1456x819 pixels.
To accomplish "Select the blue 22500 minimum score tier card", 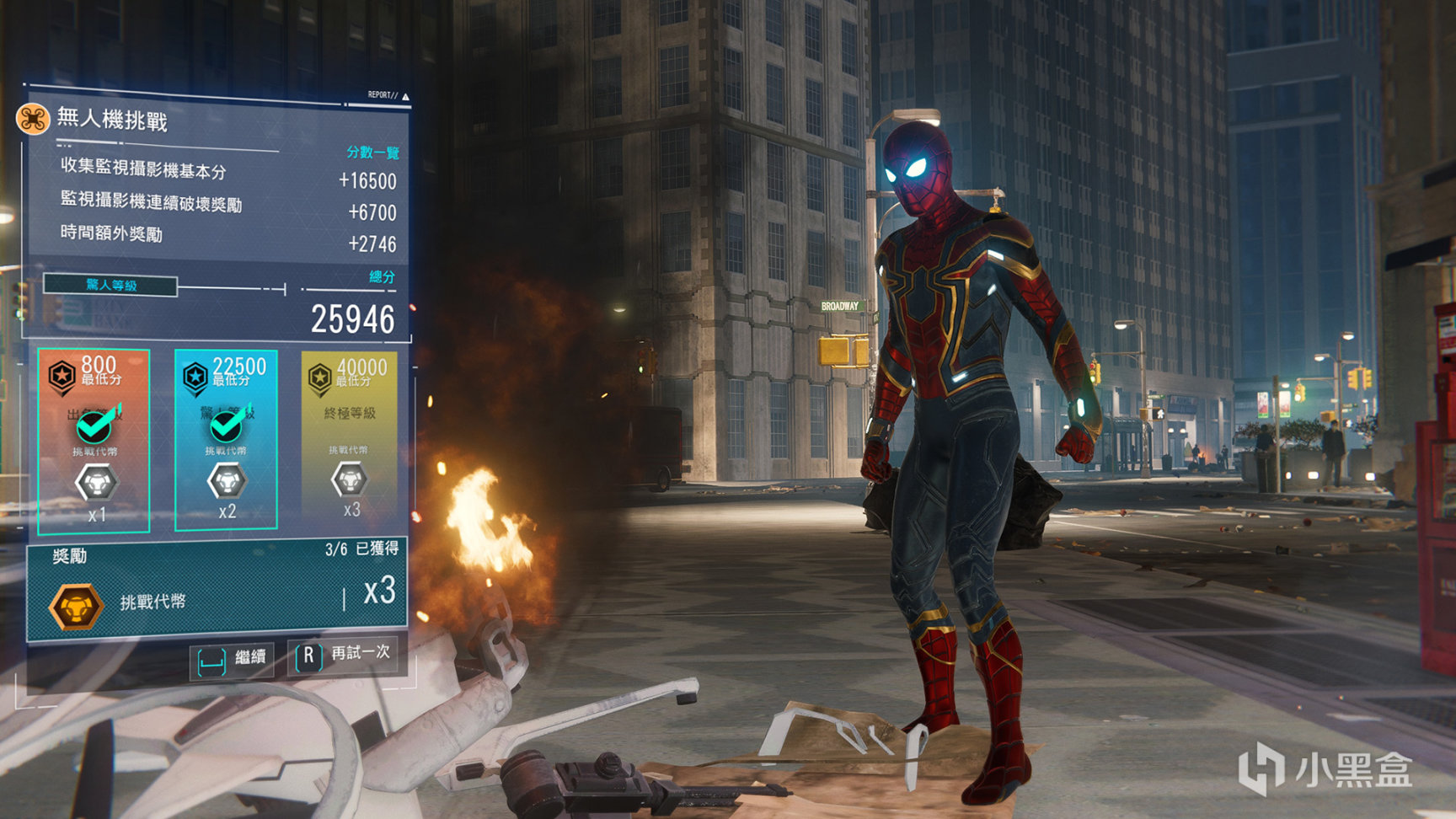I will pyautogui.click(x=226, y=441).
